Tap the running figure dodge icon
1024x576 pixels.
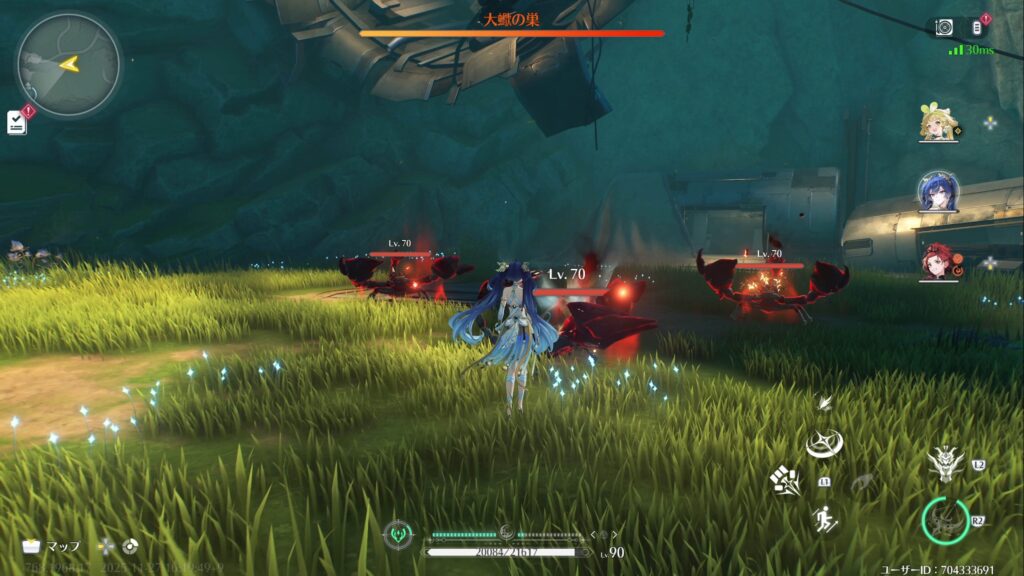pyautogui.click(x=824, y=519)
